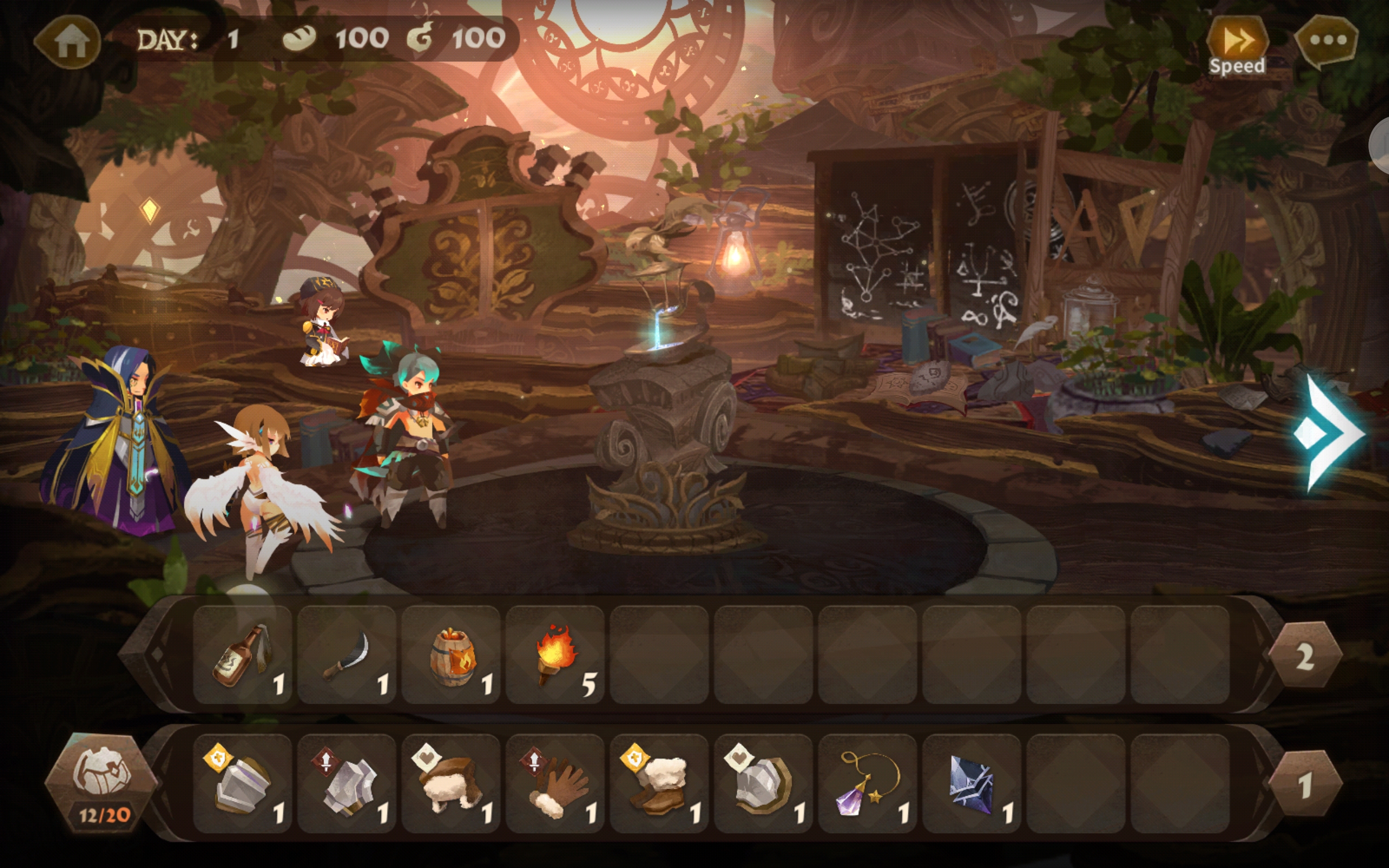
Task: Choose the curved sickle item
Action: tap(347, 655)
